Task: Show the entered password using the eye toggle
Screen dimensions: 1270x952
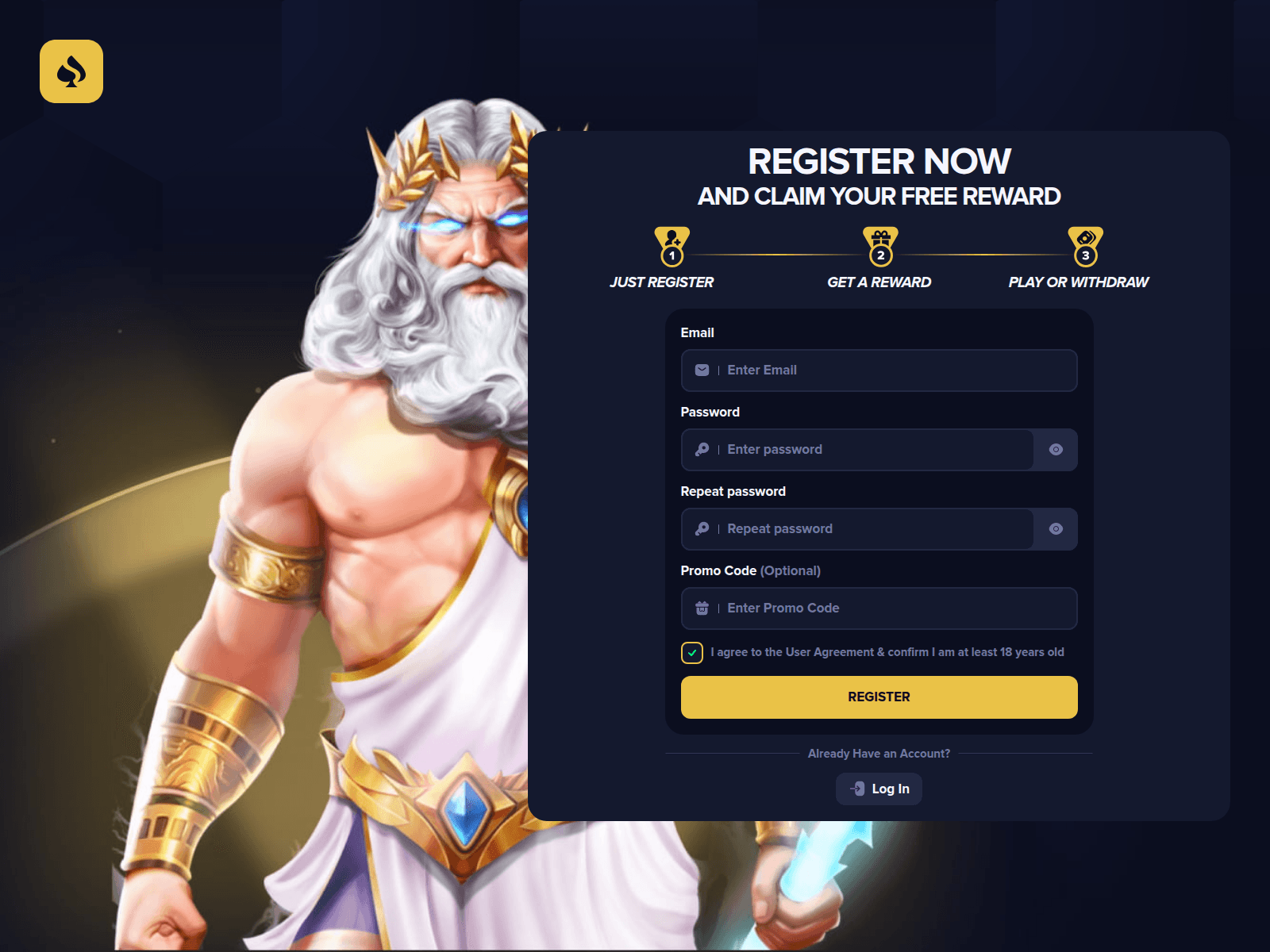Action: 1056,449
